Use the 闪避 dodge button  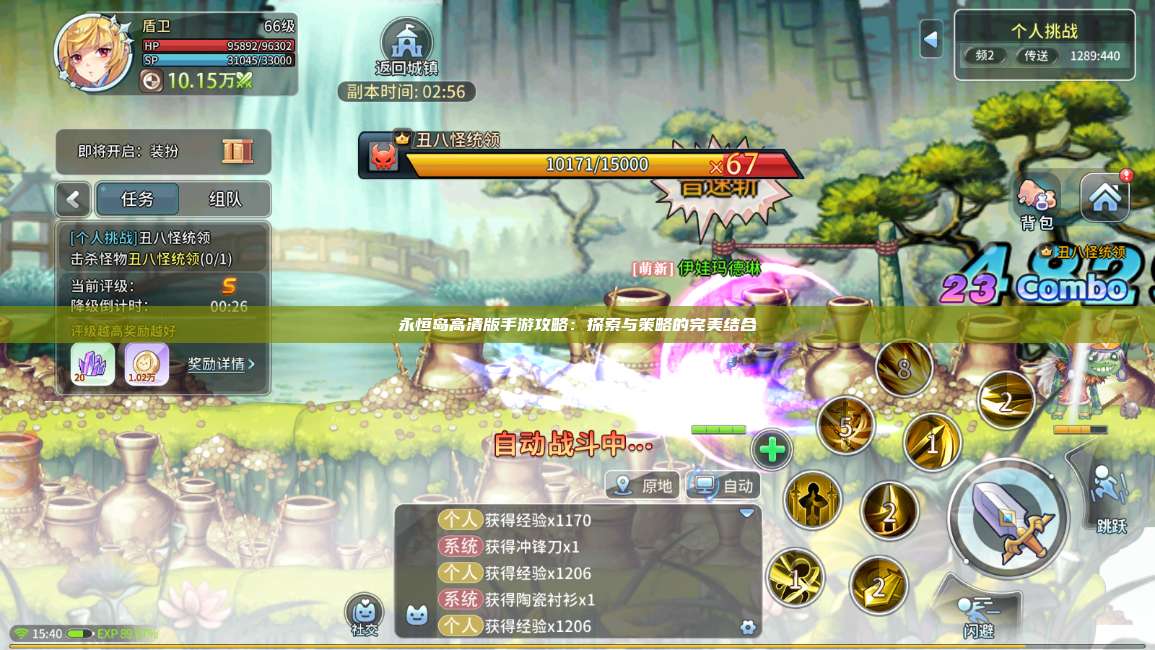point(978,614)
